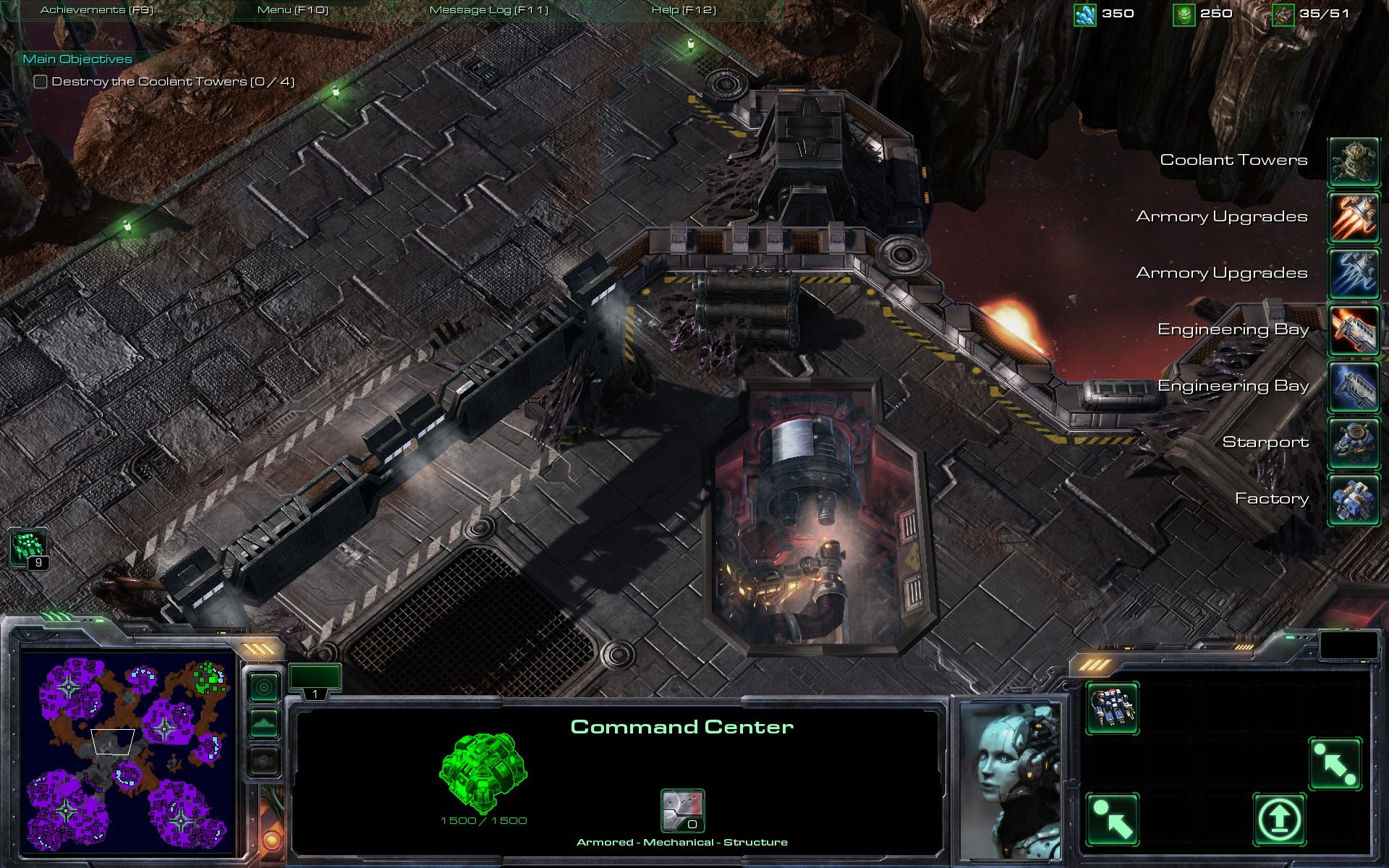Activate the Lift Off command
The width and height of the screenshot is (1389, 868).
[1279, 819]
